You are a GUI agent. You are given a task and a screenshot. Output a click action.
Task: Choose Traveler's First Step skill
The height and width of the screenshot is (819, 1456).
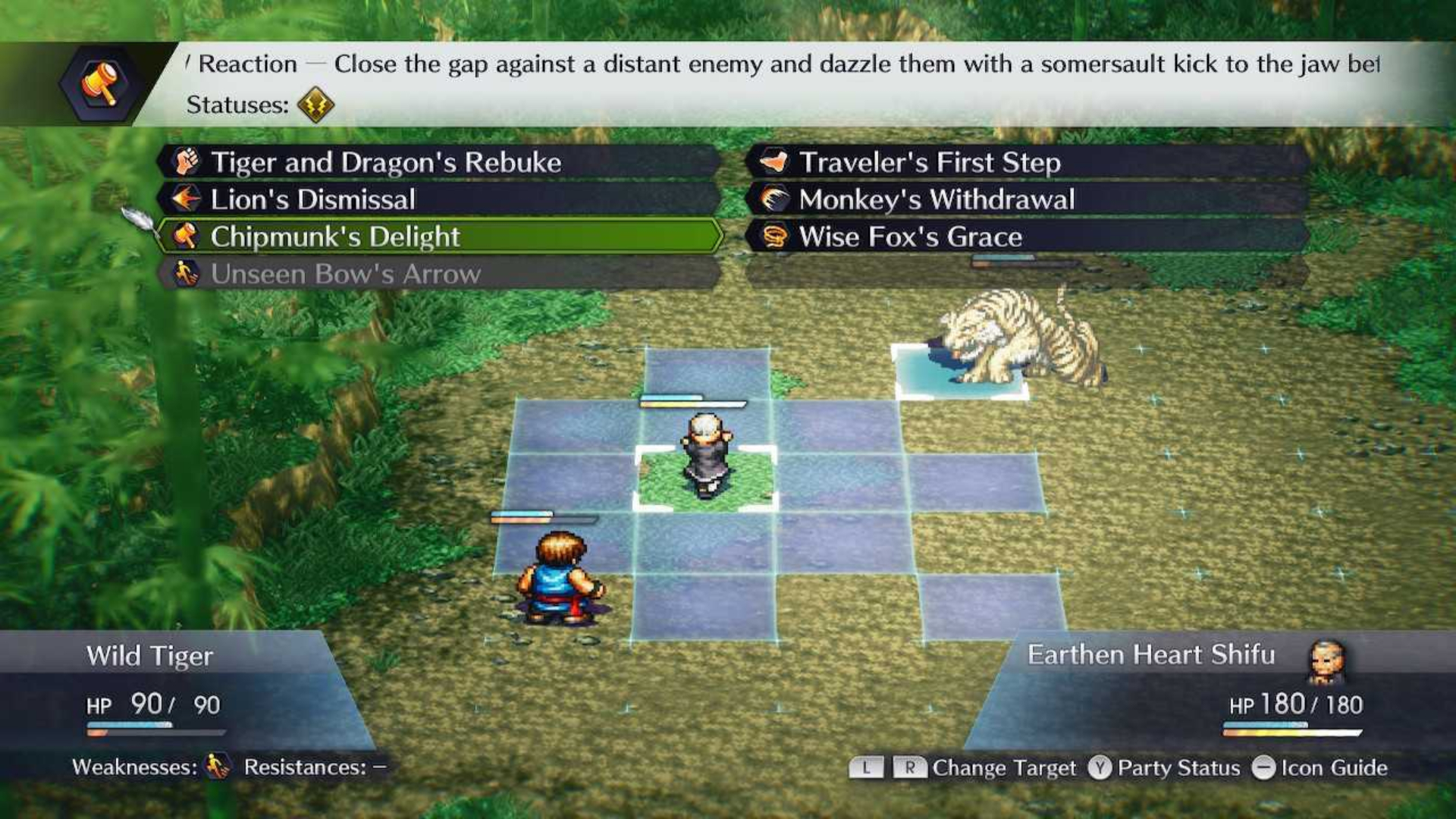click(1028, 162)
